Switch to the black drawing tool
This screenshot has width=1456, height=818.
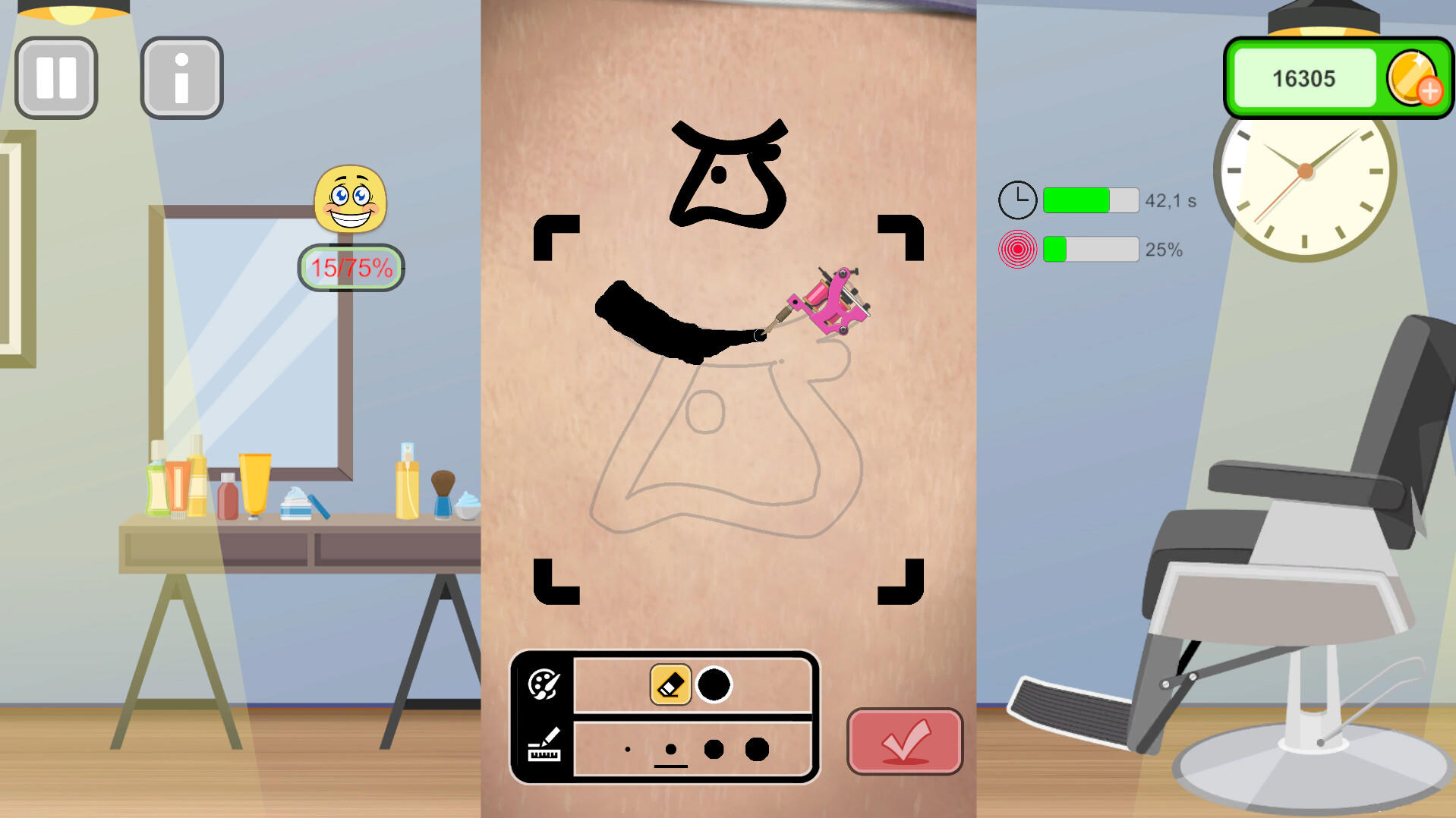(714, 684)
